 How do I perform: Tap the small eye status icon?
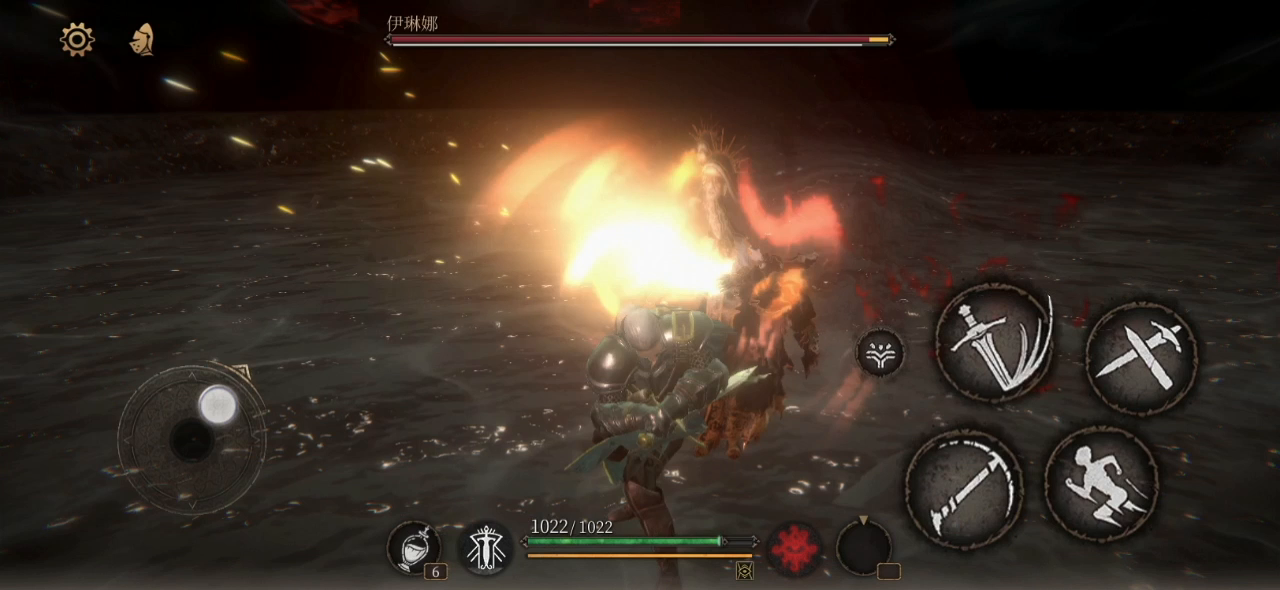point(744,570)
